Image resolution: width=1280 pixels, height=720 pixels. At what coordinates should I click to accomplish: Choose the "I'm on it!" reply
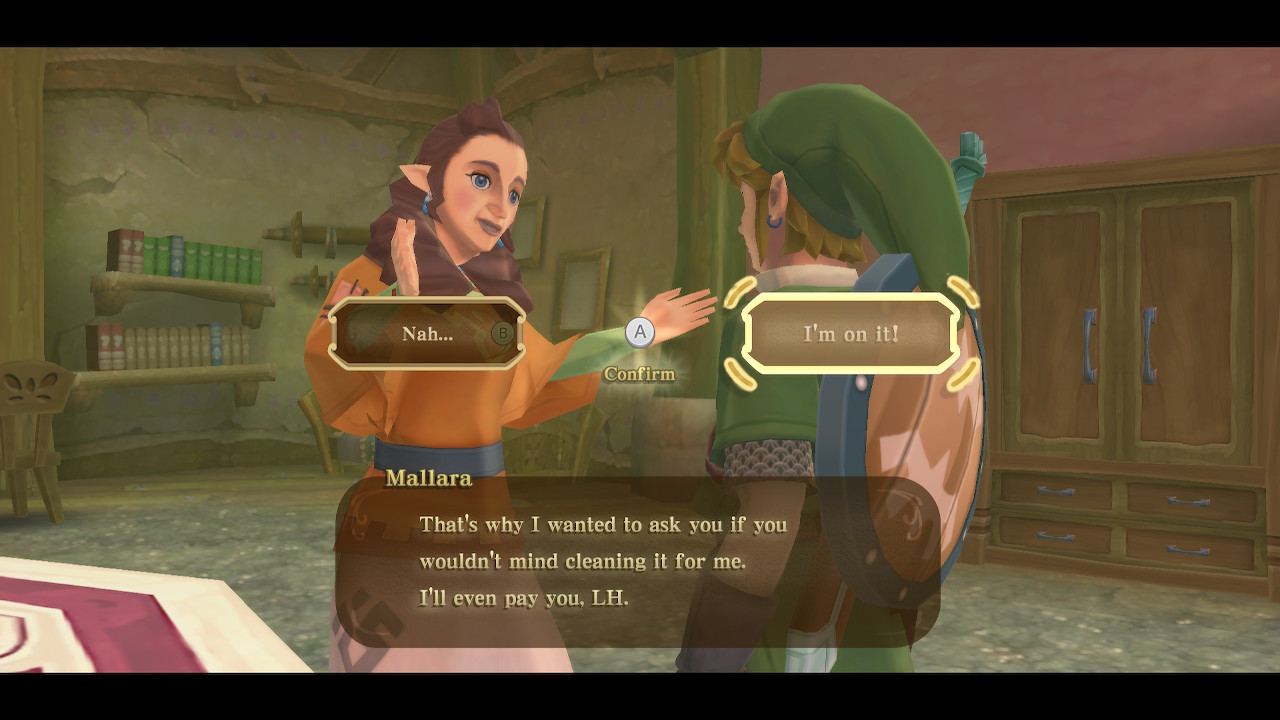click(x=851, y=334)
